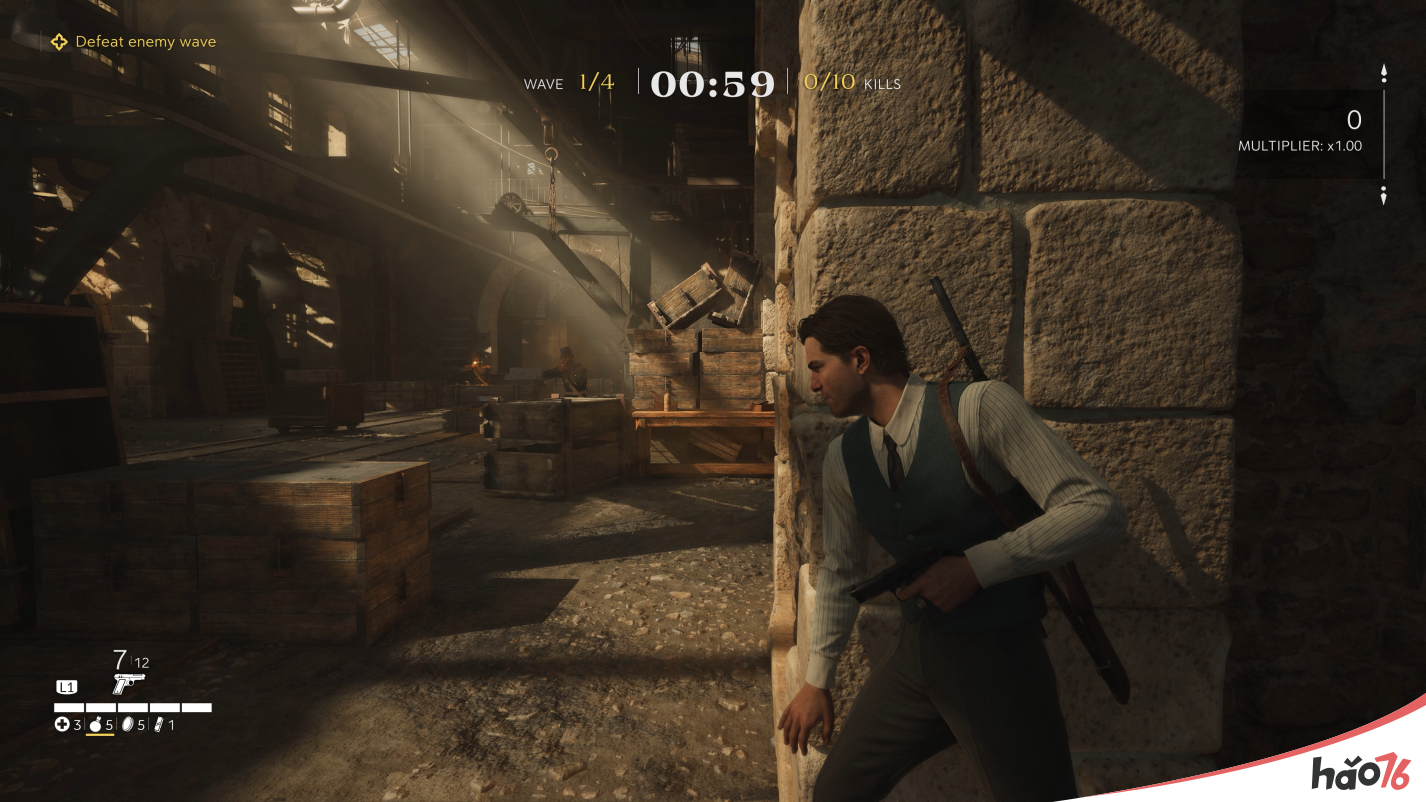Use the medkit cross icon
The width and height of the screenshot is (1426, 802).
click(62, 725)
